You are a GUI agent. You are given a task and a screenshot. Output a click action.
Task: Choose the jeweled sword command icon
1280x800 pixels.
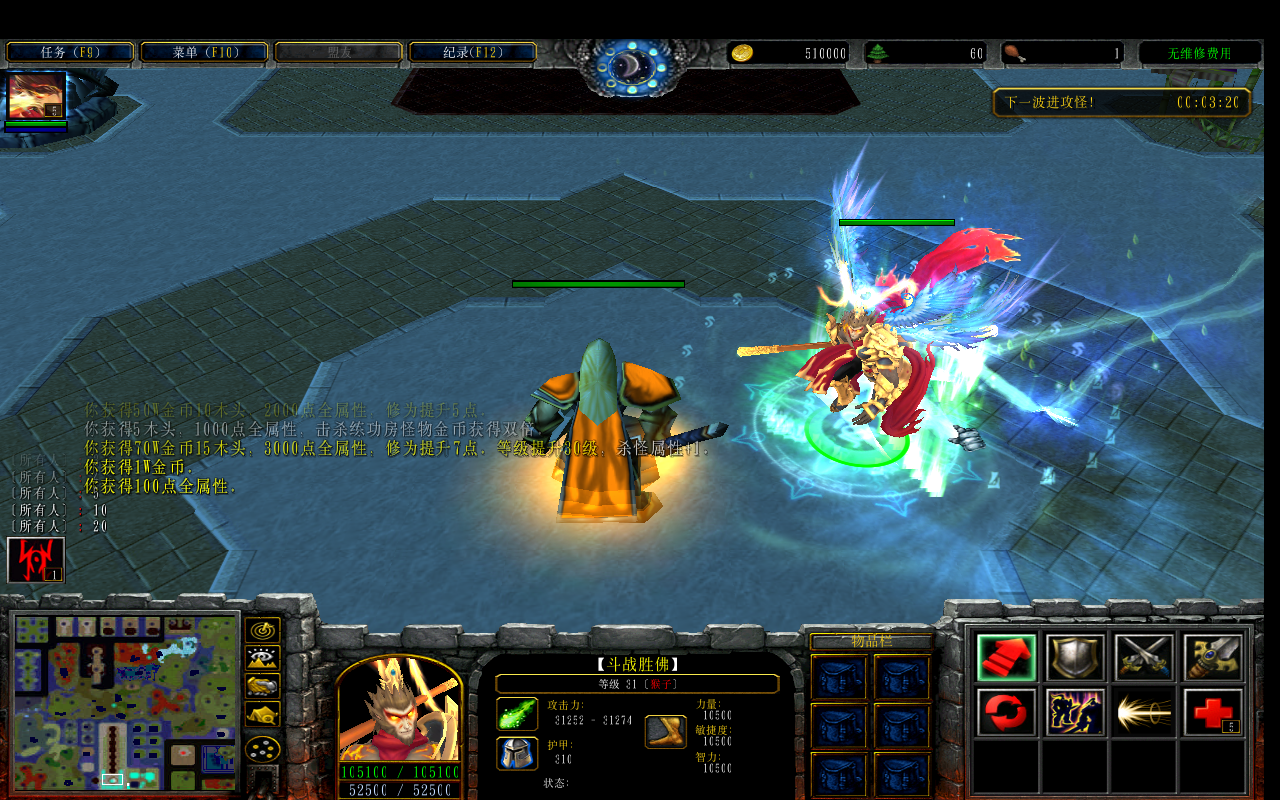[1213, 658]
